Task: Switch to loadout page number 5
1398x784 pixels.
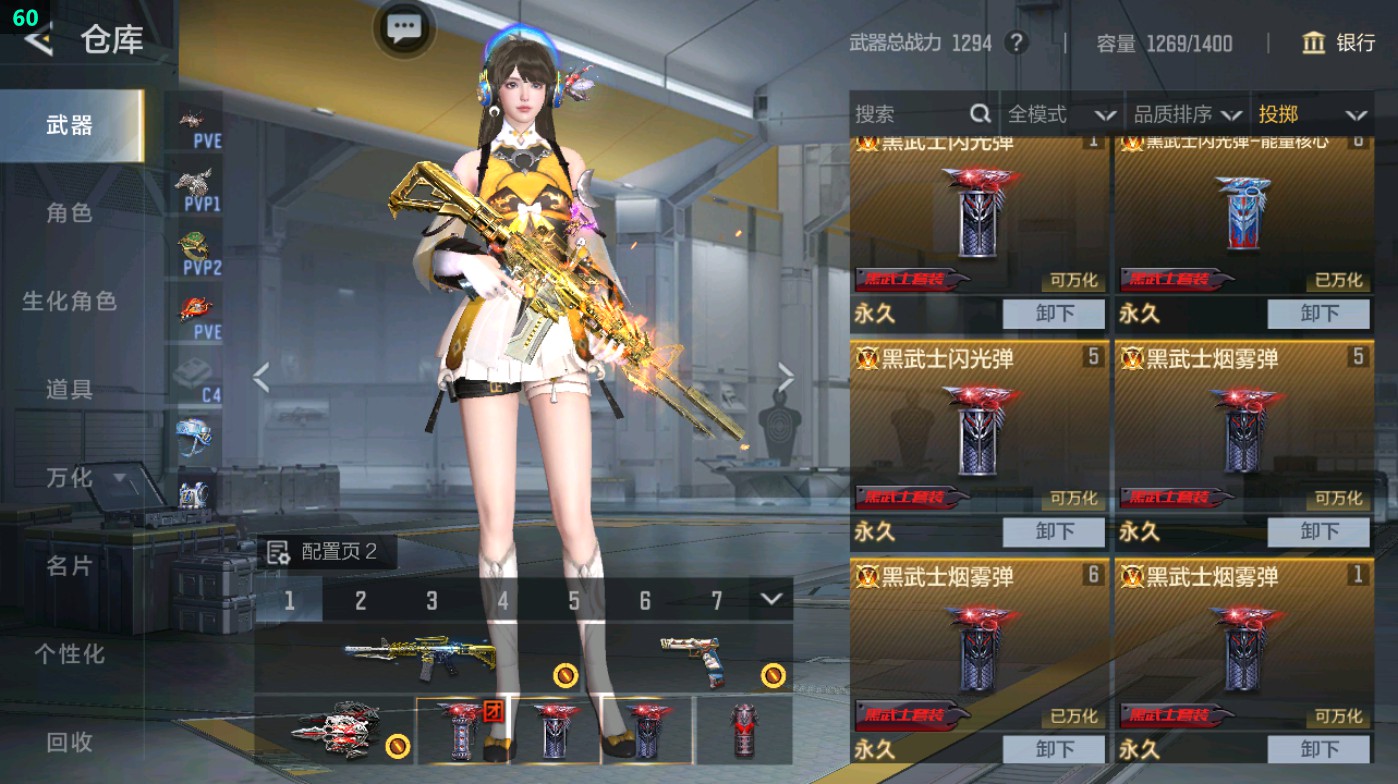Action: click(x=574, y=601)
